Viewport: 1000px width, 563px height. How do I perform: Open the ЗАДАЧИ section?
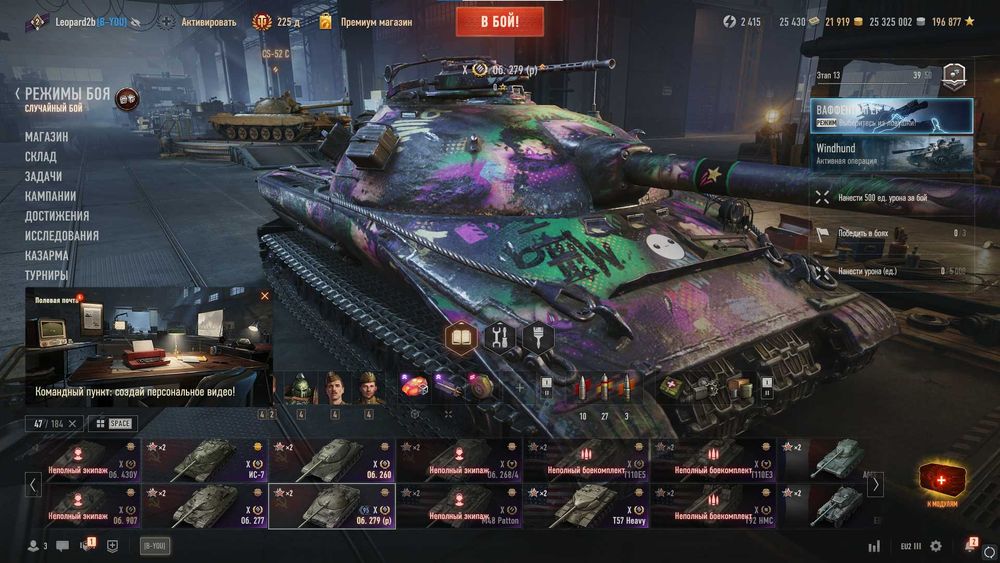click(43, 176)
